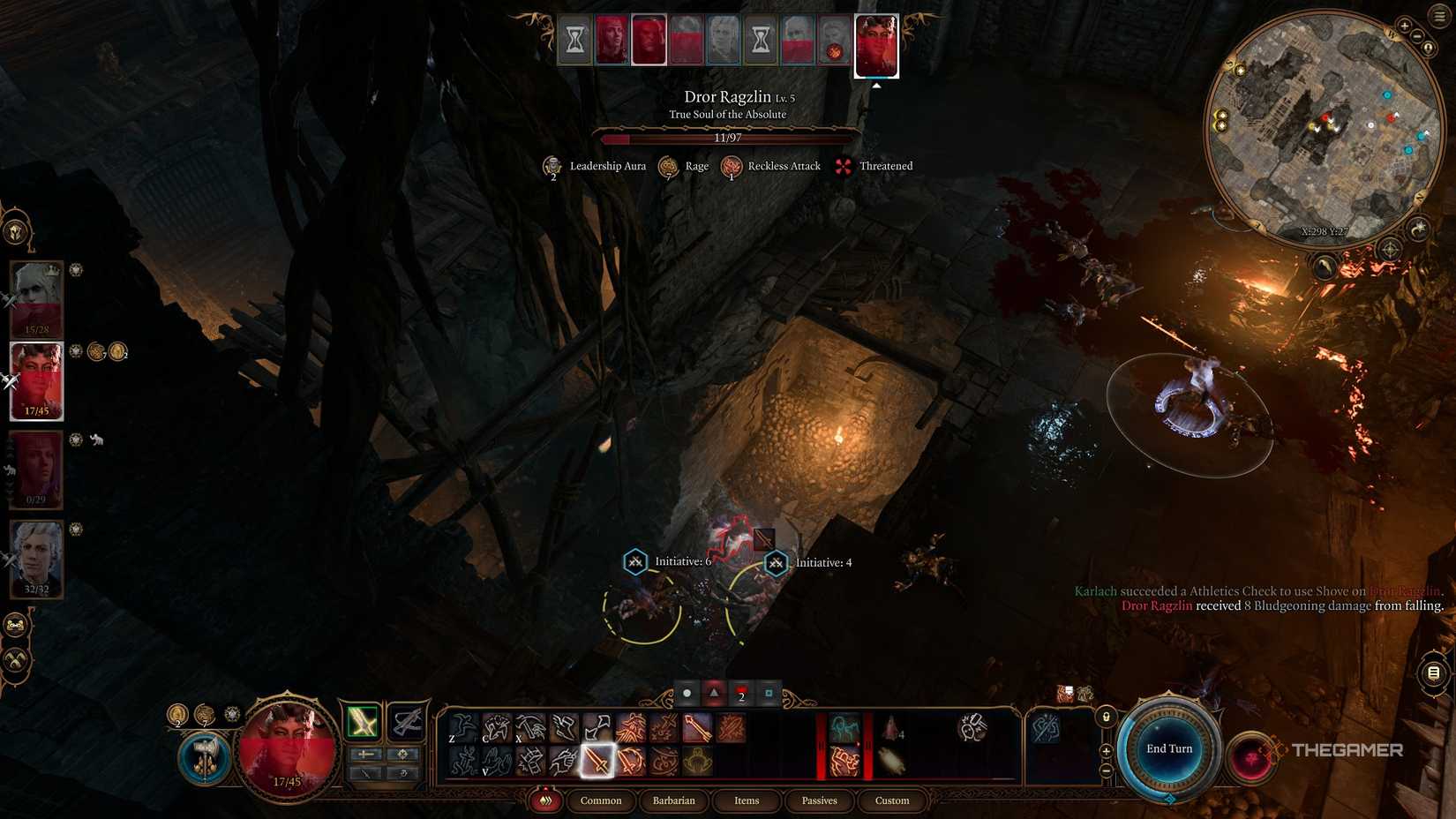Screen dimensions: 1456x819
Task: Open the double-chevron hotbar menu beside Common
Action: click(x=546, y=801)
